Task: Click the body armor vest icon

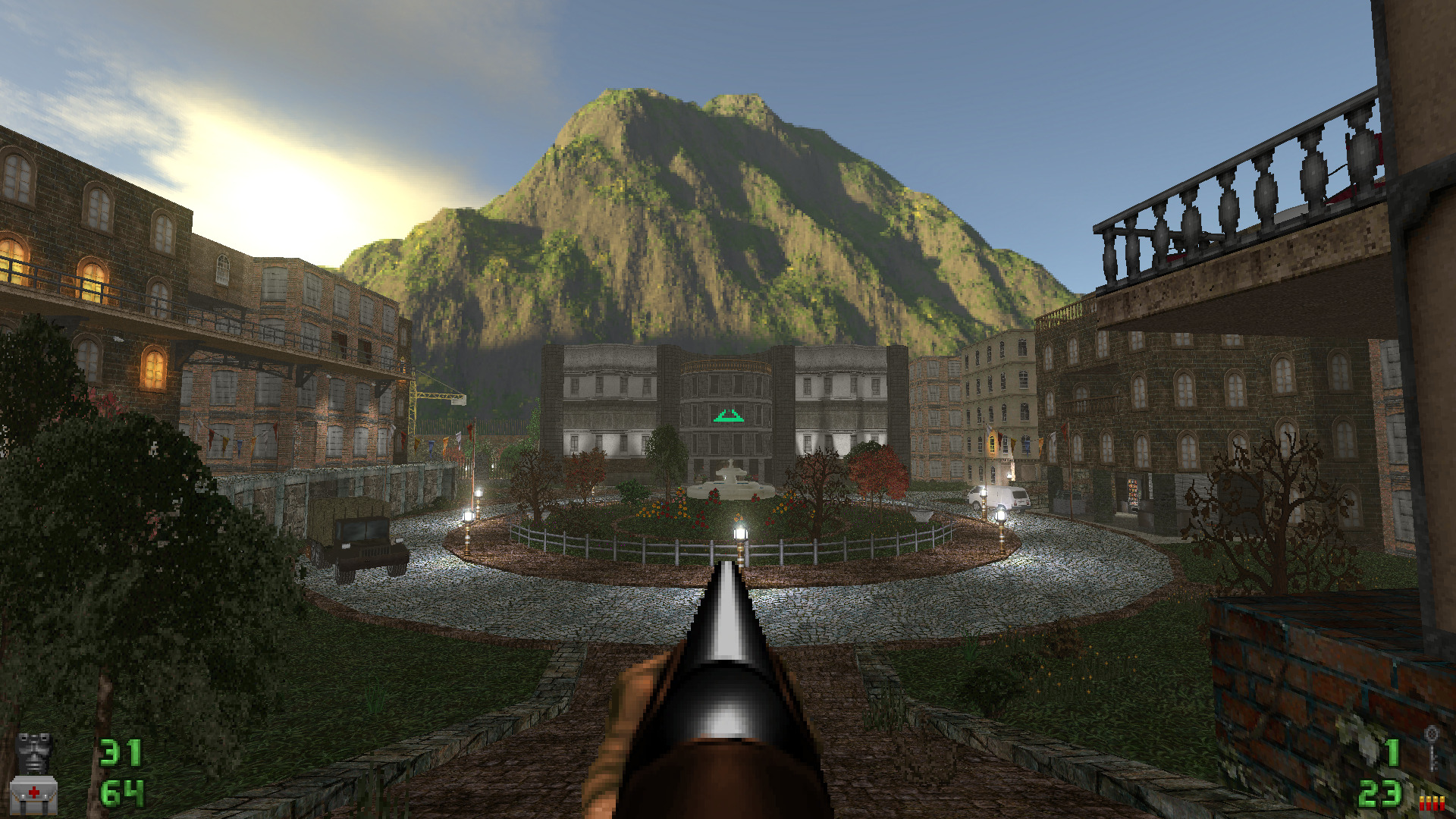Action: click(x=34, y=752)
